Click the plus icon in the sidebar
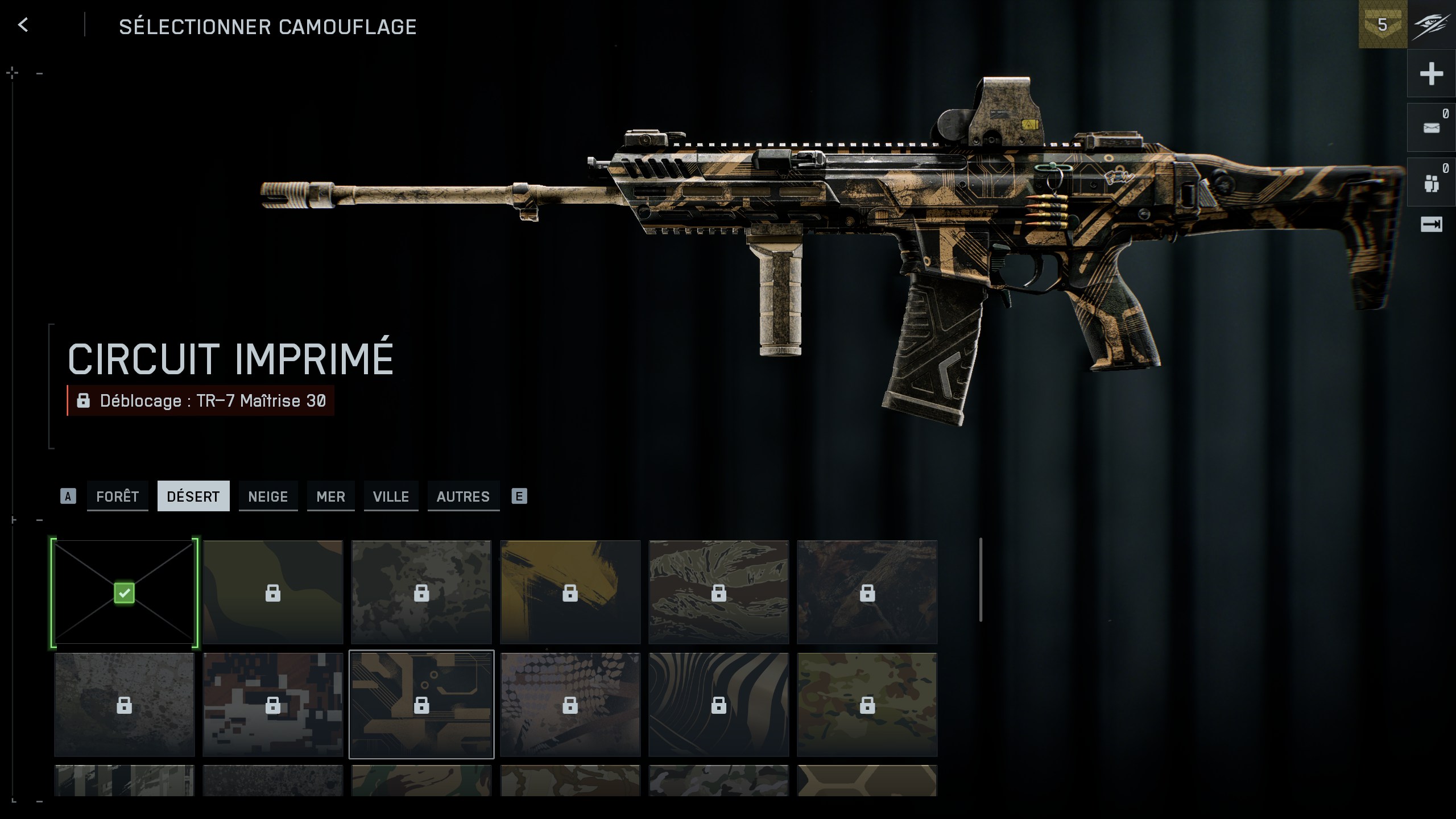Viewport: 1456px width, 819px height. (x=1431, y=74)
